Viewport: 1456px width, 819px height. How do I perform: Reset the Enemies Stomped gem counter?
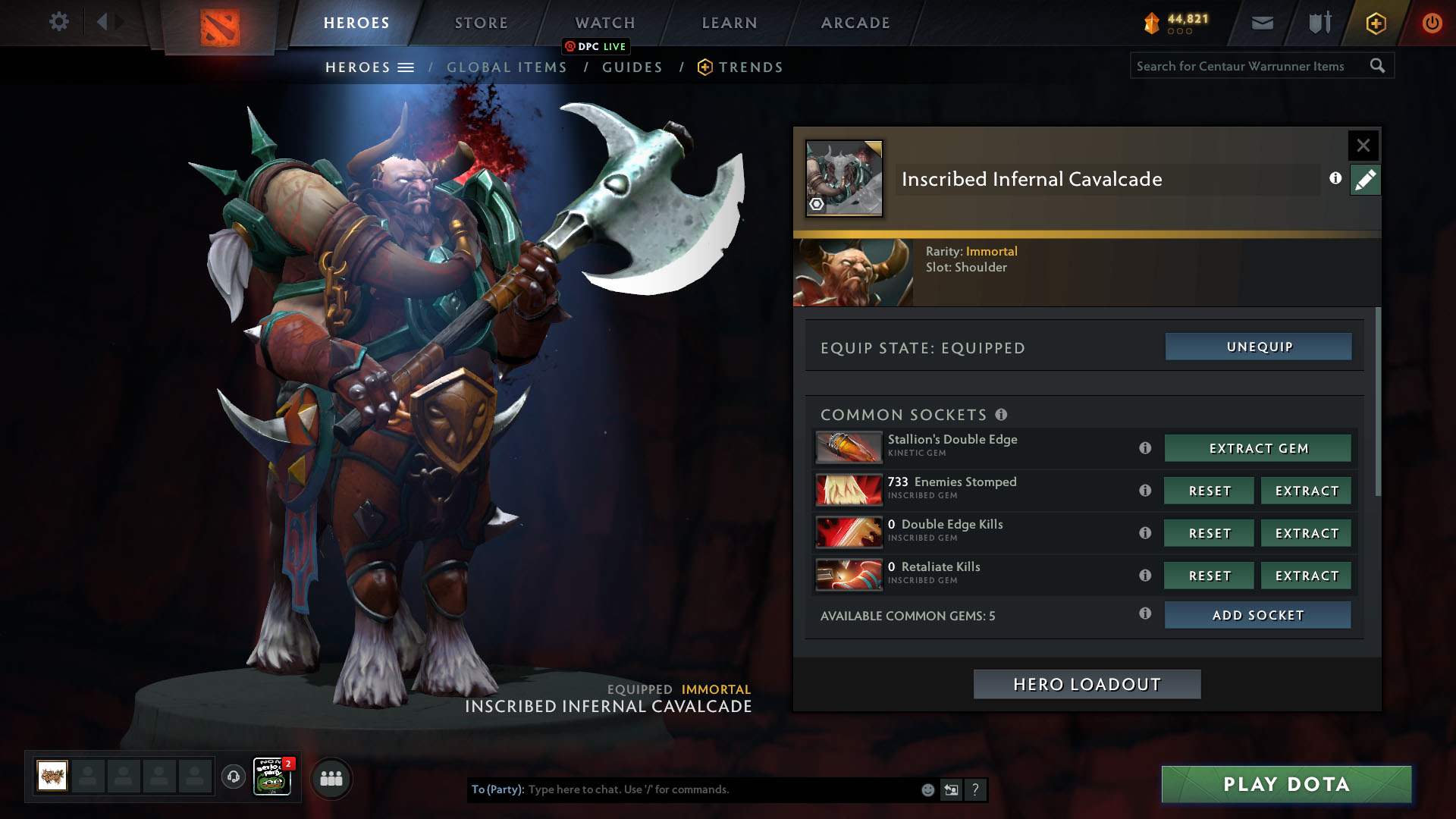tap(1209, 491)
